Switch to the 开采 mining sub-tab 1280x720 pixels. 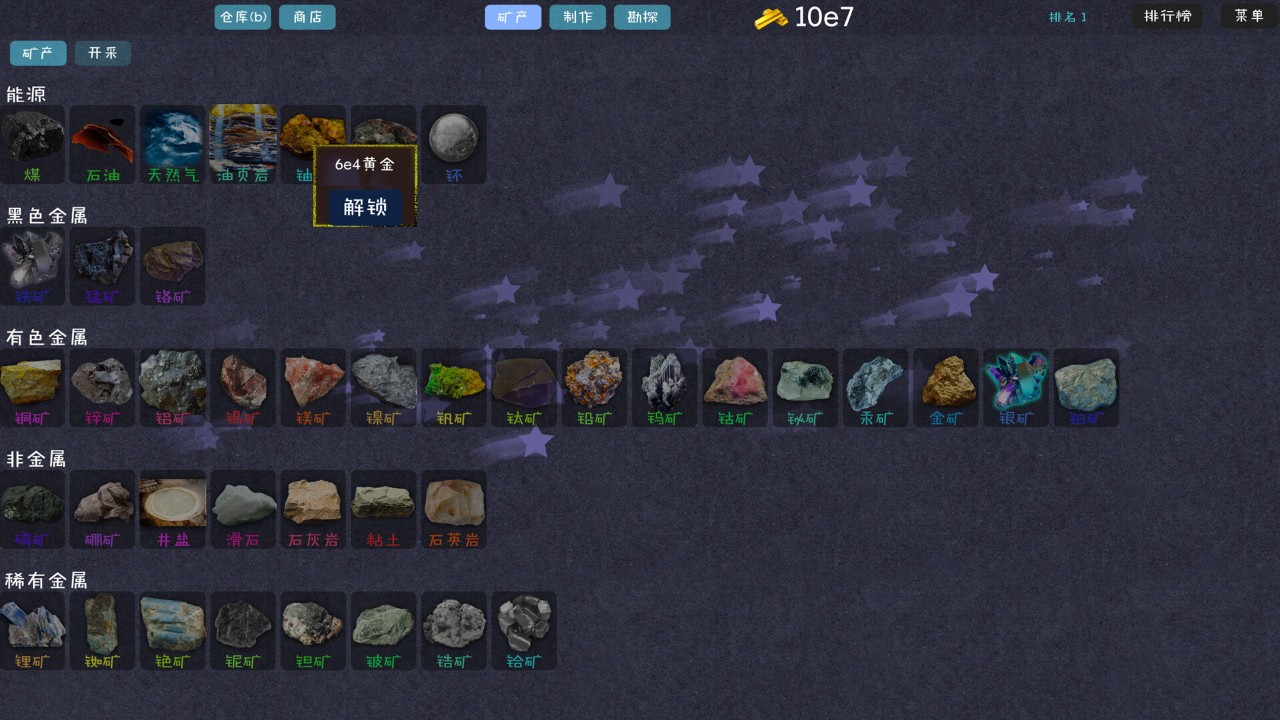pyautogui.click(x=102, y=53)
